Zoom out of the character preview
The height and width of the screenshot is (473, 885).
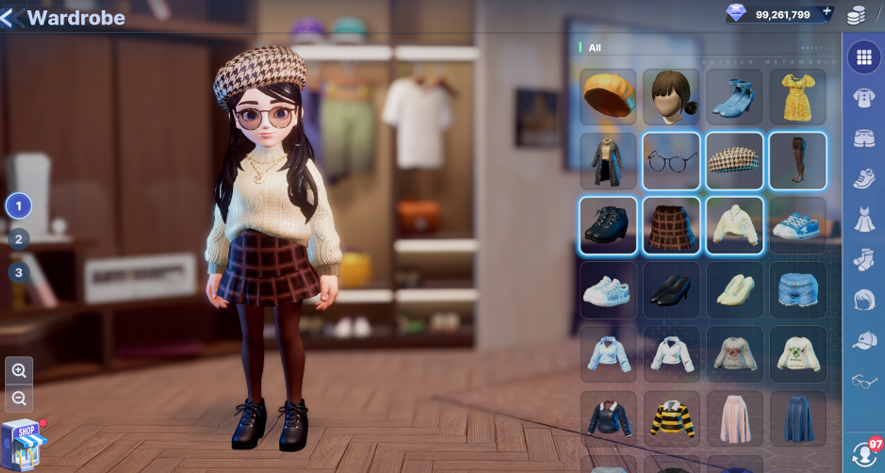pos(19,398)
